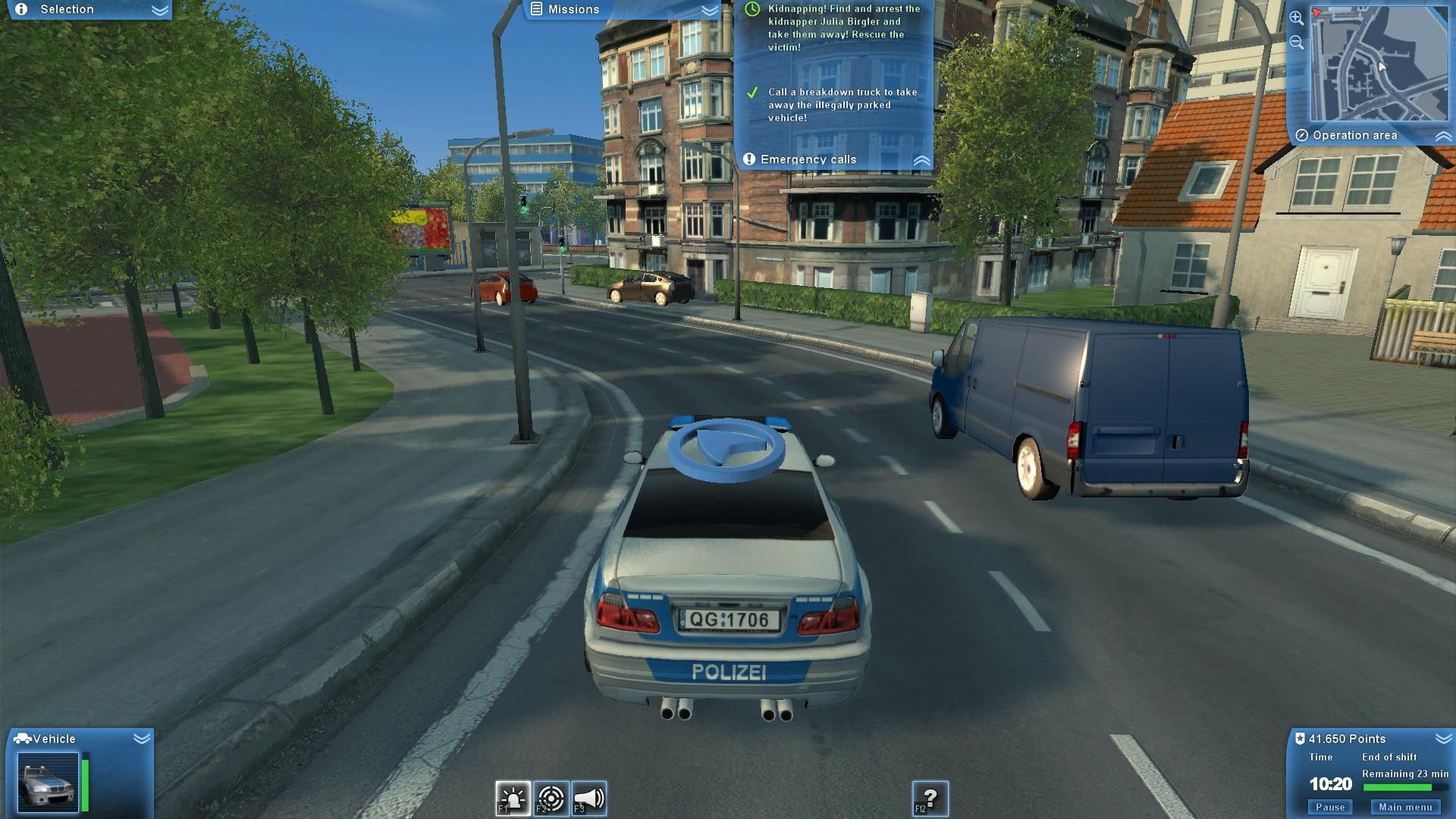Collapse the Missions panel header

click(709, 10)
